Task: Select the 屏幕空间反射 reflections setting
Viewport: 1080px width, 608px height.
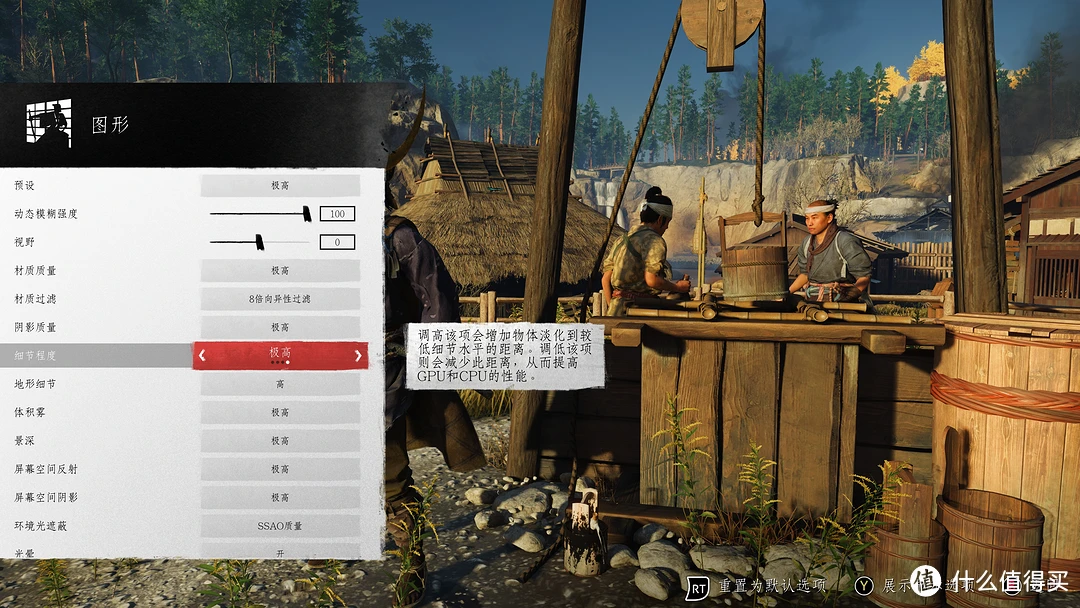Action: point(280,469)
